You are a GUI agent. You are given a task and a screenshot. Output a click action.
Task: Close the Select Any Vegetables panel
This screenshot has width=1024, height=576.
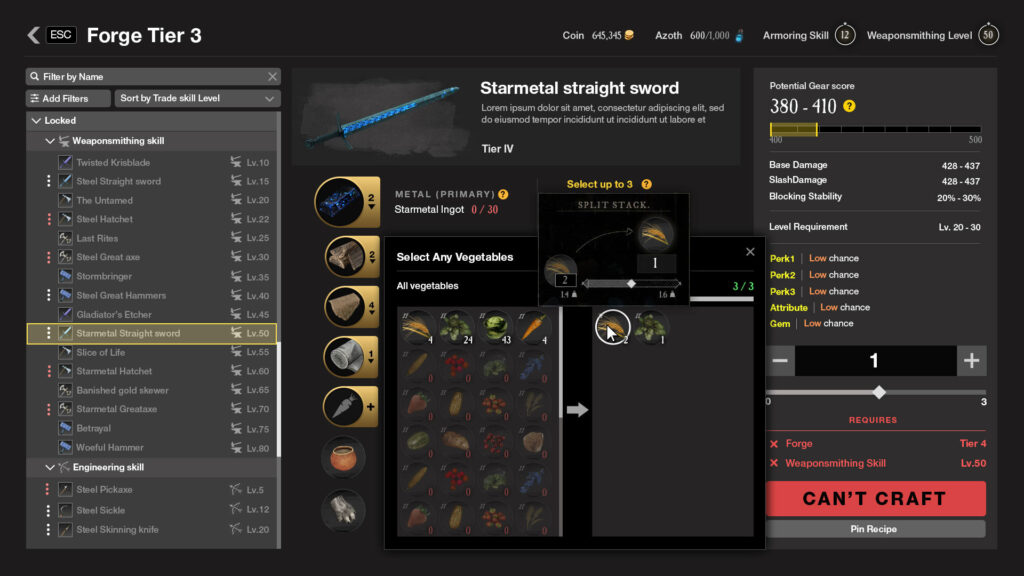click(x=750, y=253)
